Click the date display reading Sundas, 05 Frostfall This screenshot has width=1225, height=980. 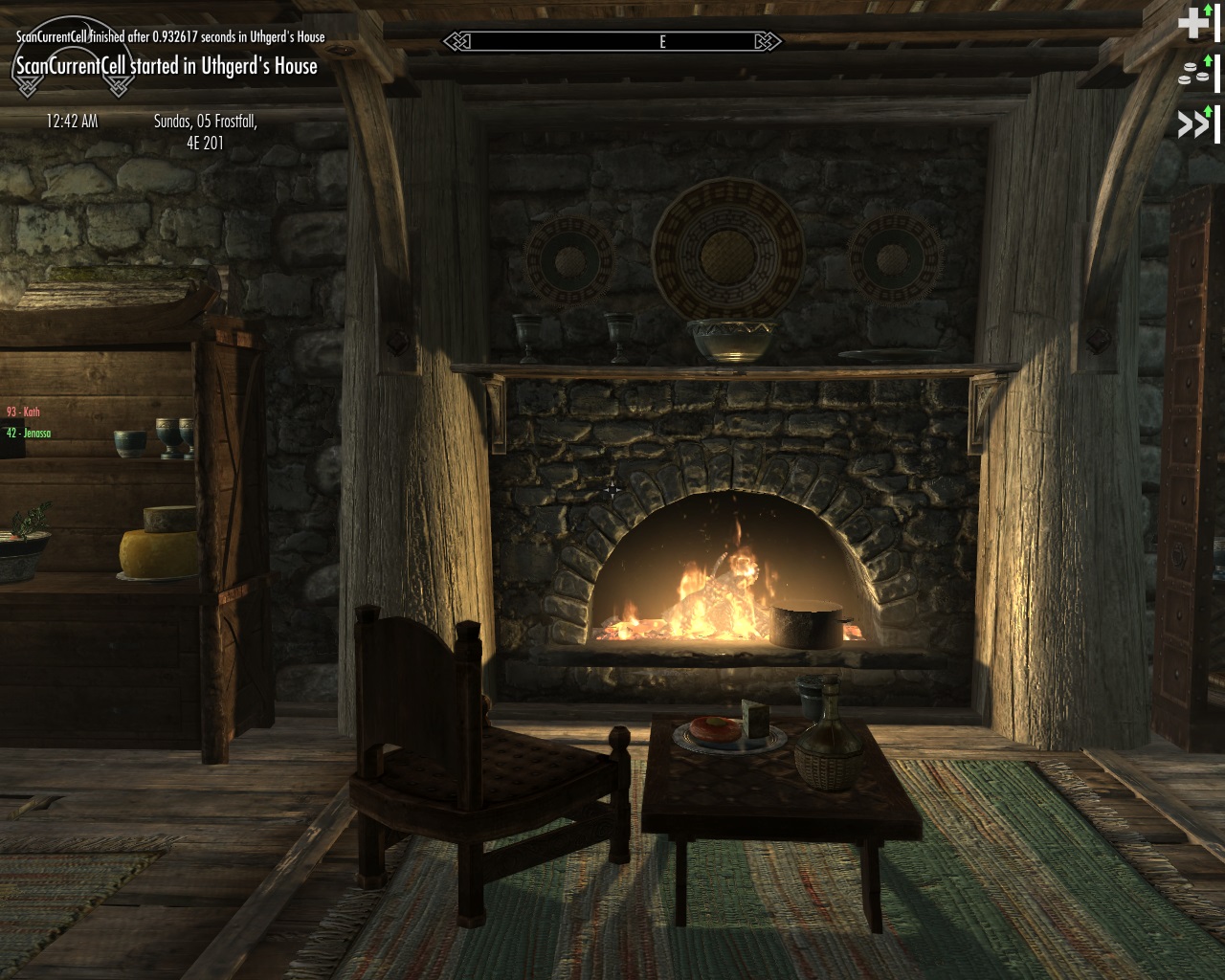(x=205, y=132)
